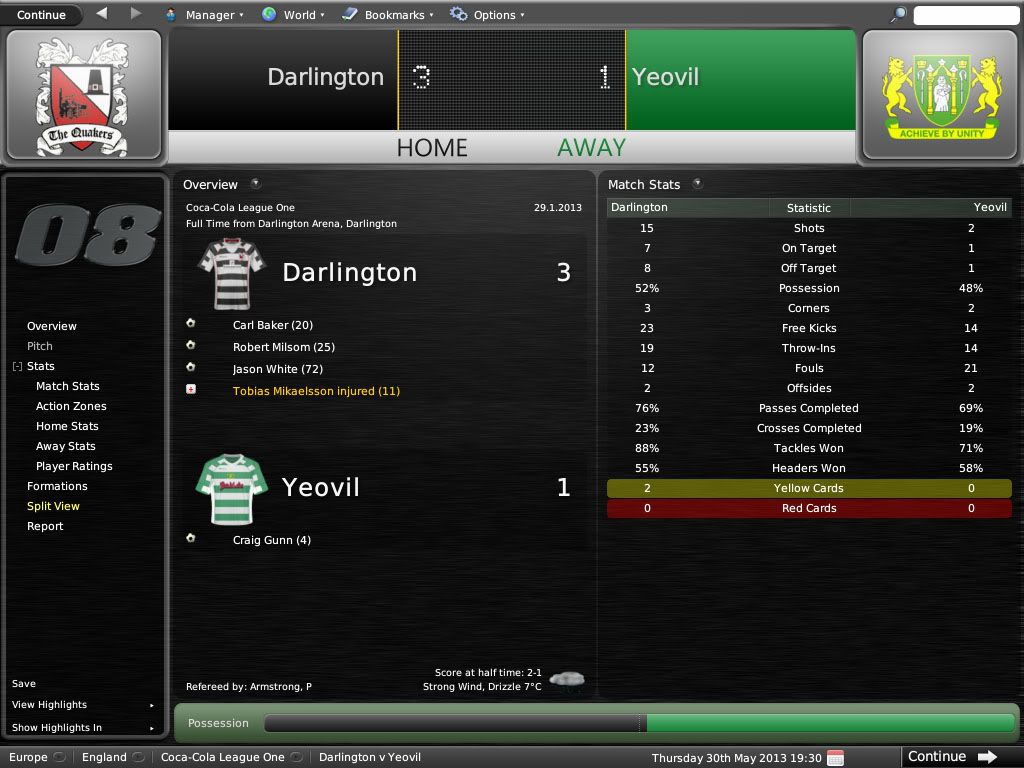Open Away Stats page
Image resolution: width=1024 pixels, height=768 pixels.
click(x=66, y=446)
